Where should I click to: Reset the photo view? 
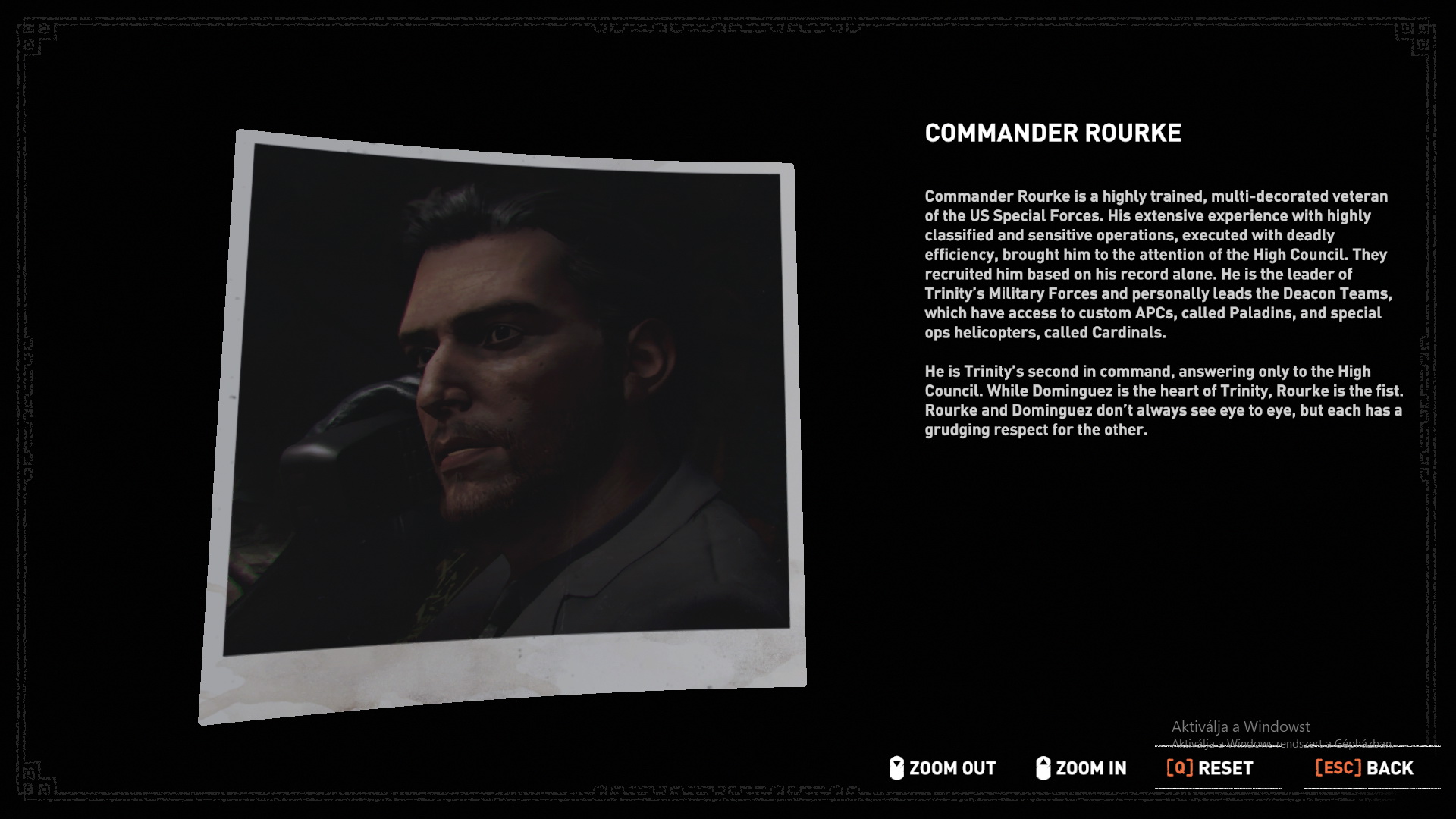[x=1210, y=768]
